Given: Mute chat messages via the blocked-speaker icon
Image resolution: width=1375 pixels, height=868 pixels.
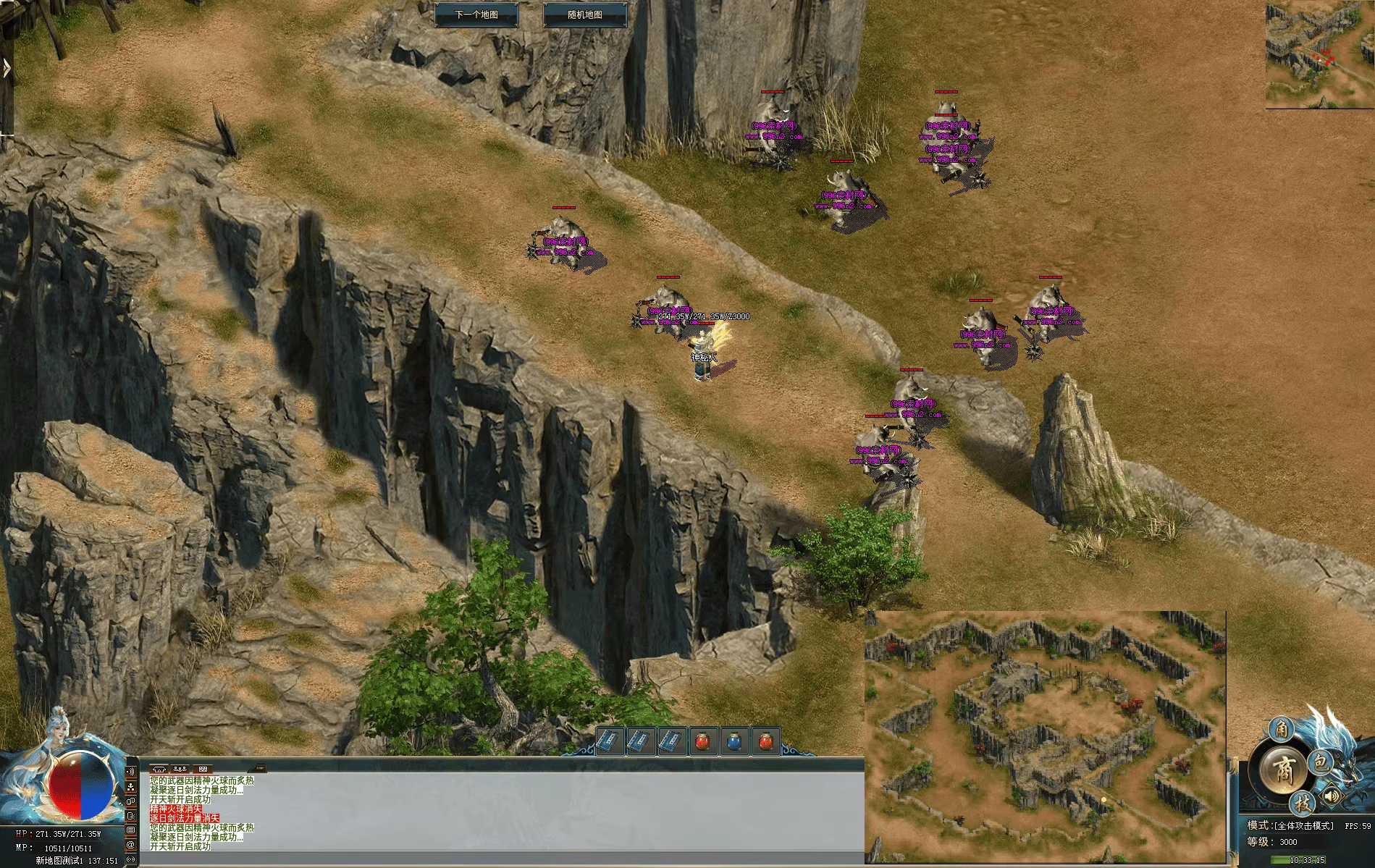Looking at the screenshot, I should (x=131, y=817).
